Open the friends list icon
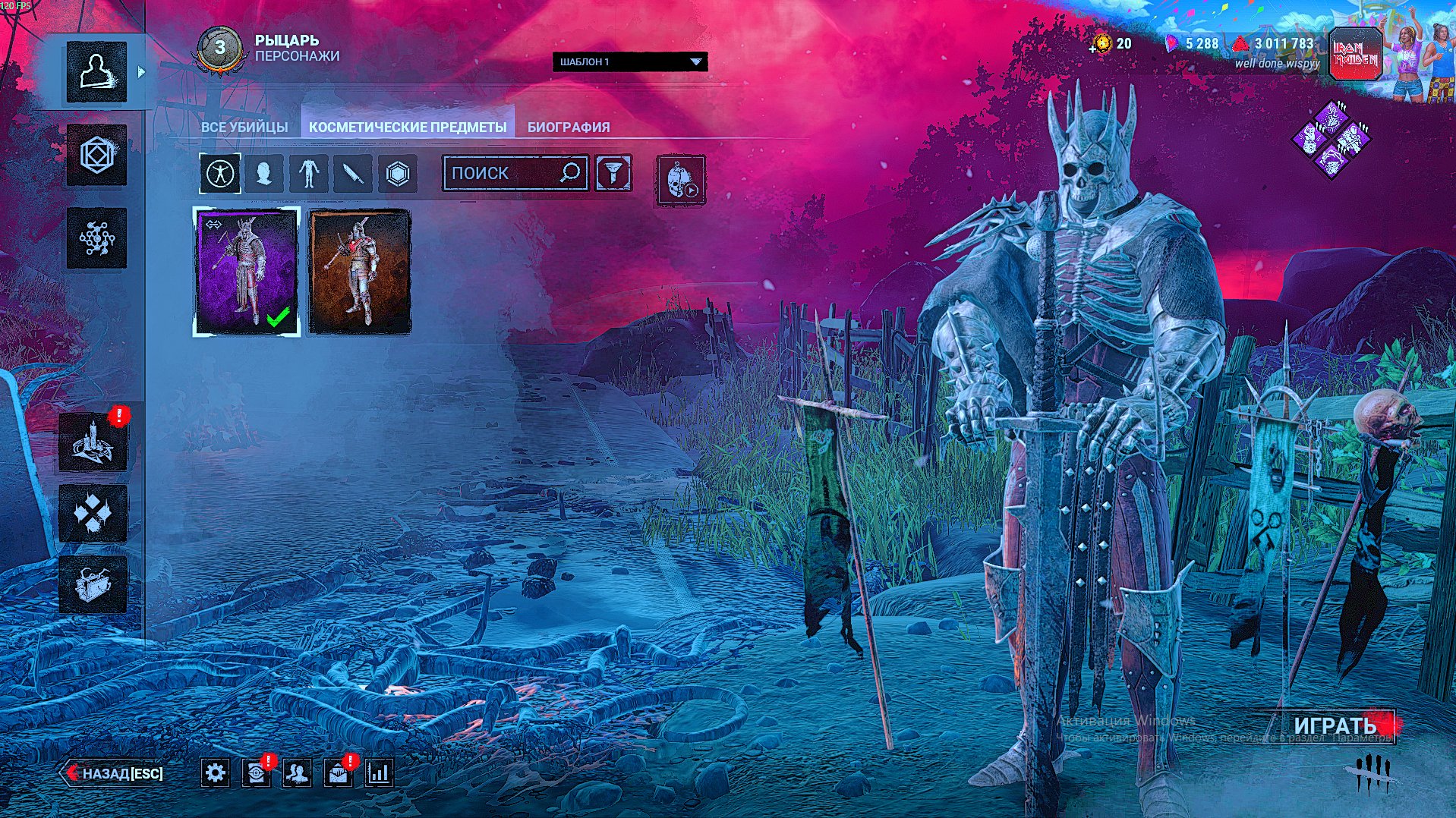The width and height of the screenshot is (1456, 818). click(x=297, y=773)
